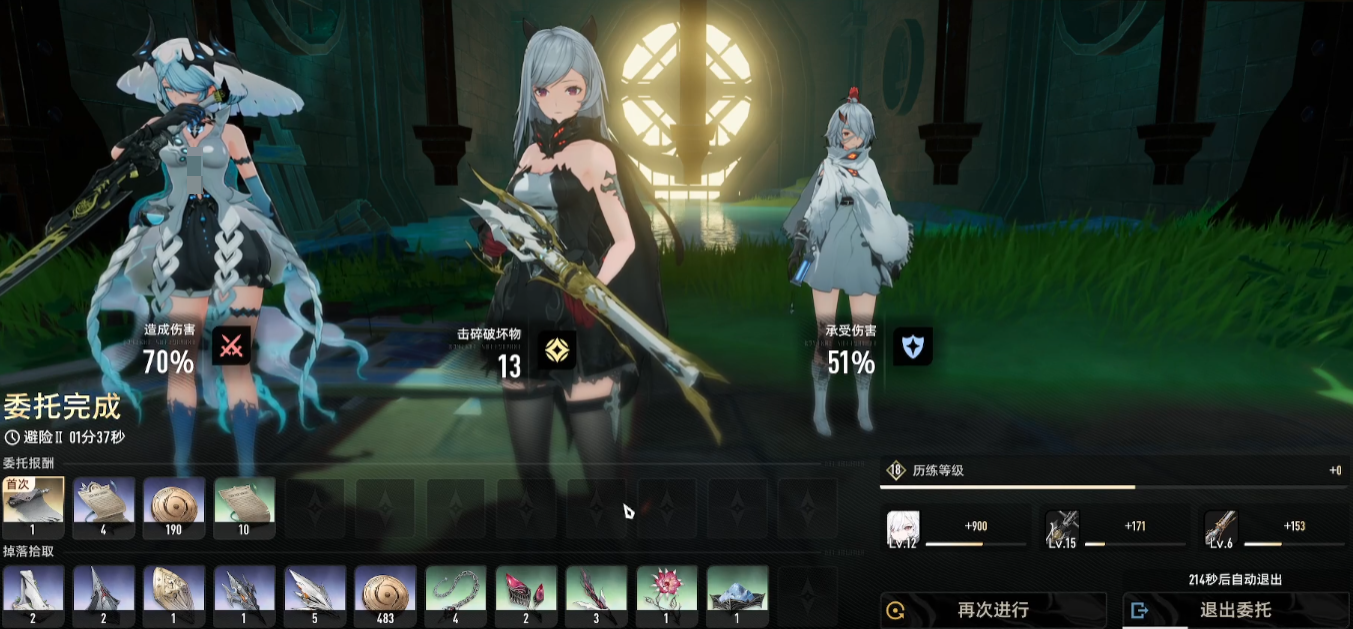Exit via the 退出委托 button
The height and width of the screenshot is (629, 1353).
1236,609
